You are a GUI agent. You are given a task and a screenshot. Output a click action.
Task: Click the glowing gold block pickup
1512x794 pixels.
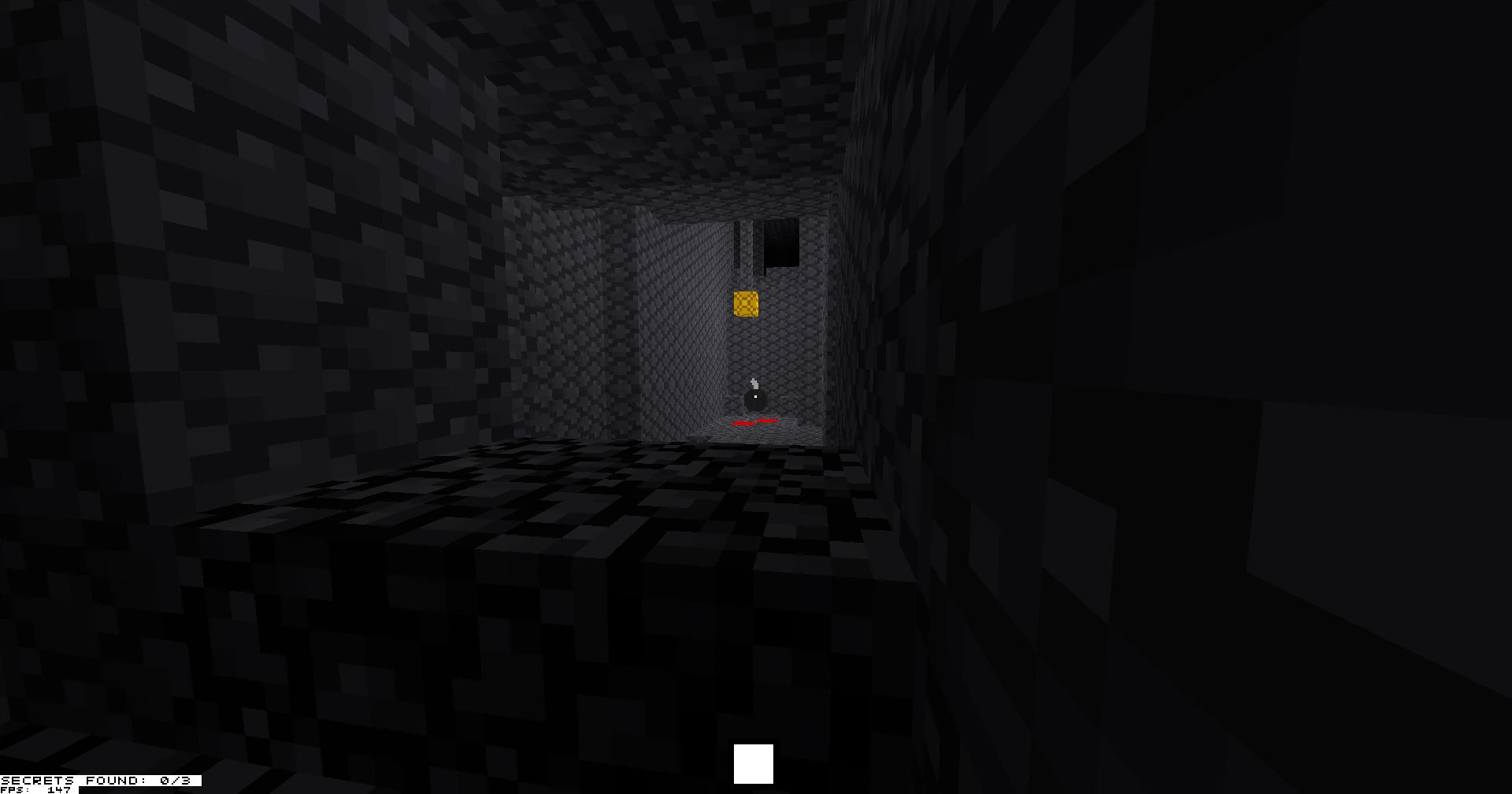point(746,306)
